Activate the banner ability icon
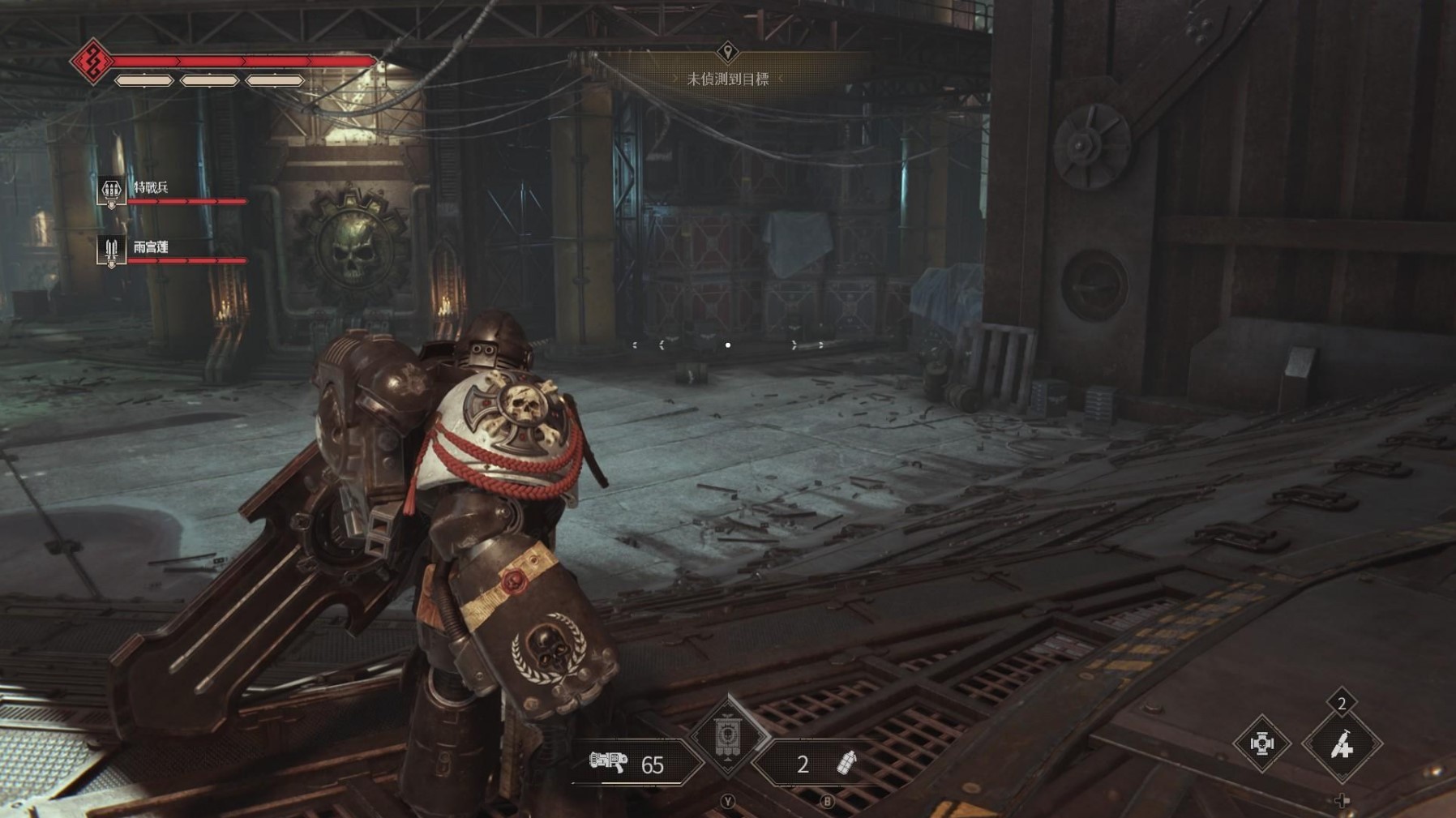Screen dimensions: 1456x818 tap(727, 737)
